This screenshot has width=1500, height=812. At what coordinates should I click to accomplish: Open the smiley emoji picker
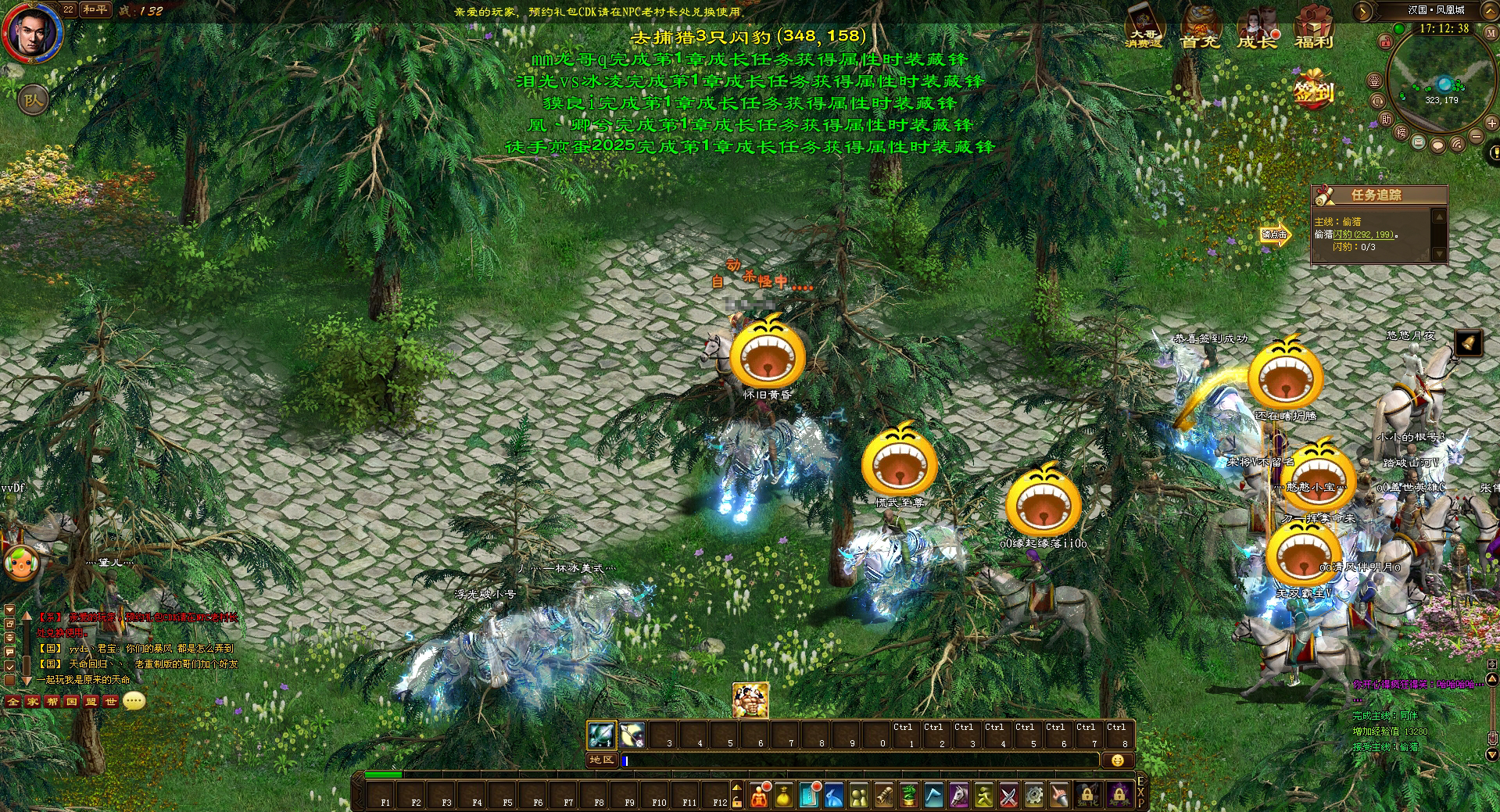(x=1117, y=760)
